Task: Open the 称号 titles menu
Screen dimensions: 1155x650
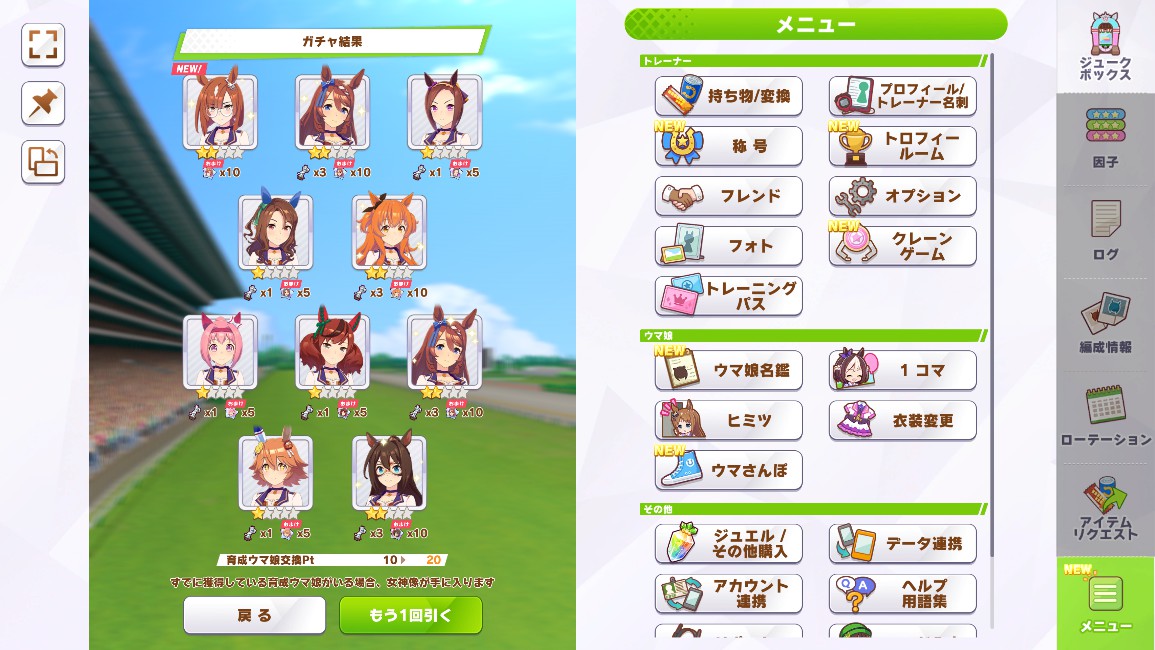Action: (729, 146)
